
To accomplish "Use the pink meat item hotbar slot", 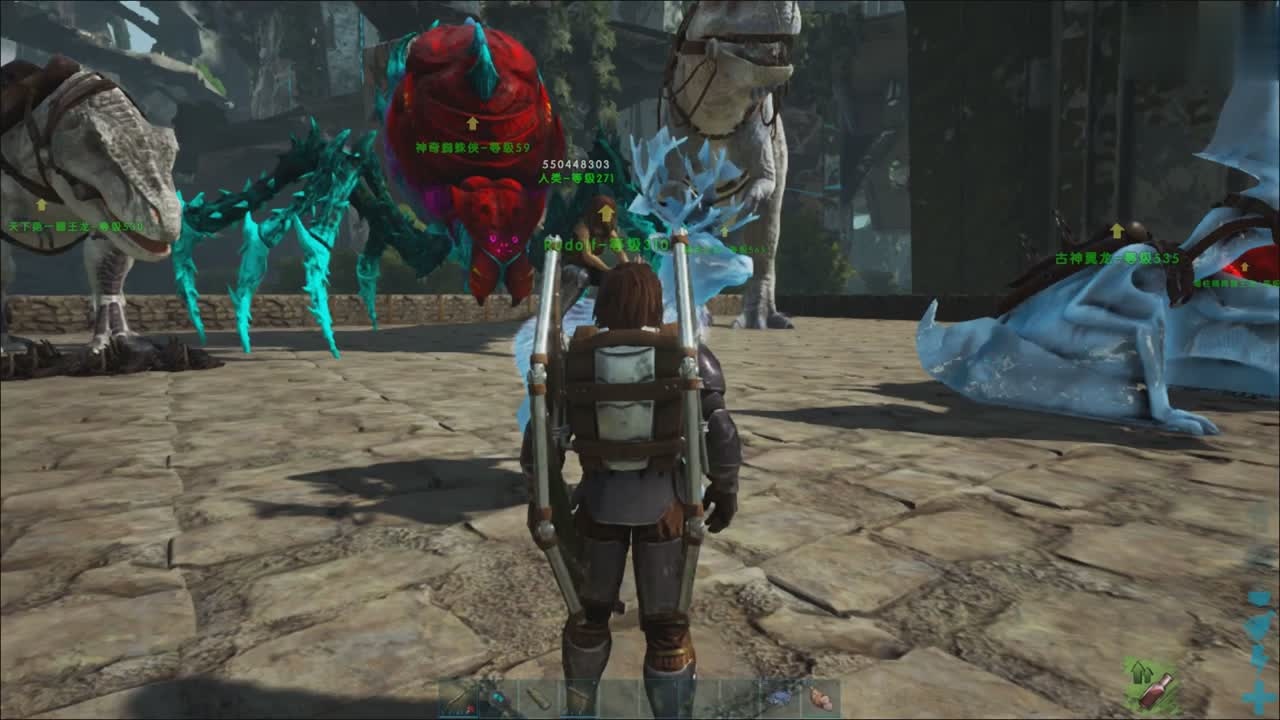I will pyautogui.click(x=820, y=698).
